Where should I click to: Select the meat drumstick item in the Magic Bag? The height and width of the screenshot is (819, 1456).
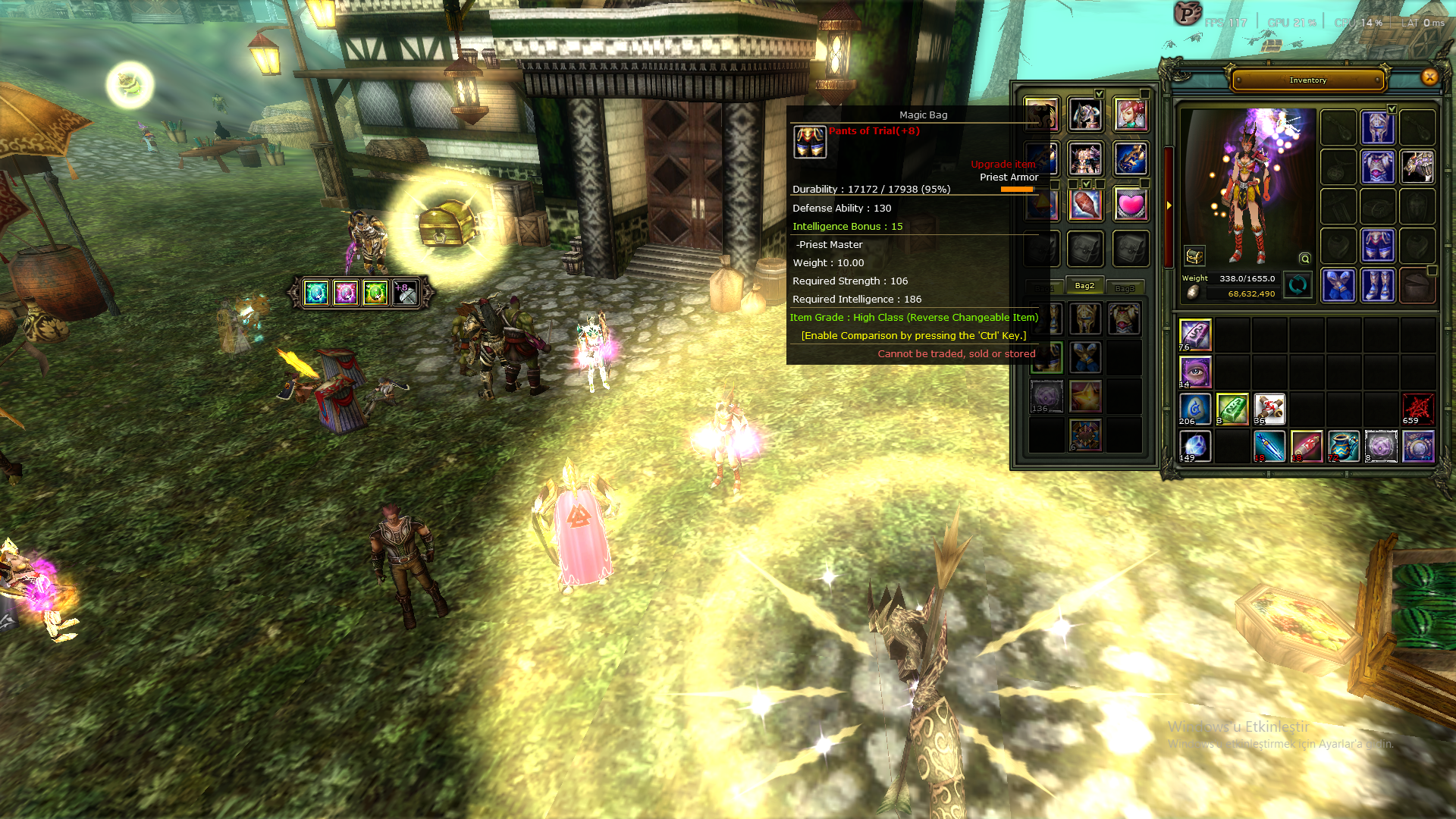click(x=1085, y=206)
